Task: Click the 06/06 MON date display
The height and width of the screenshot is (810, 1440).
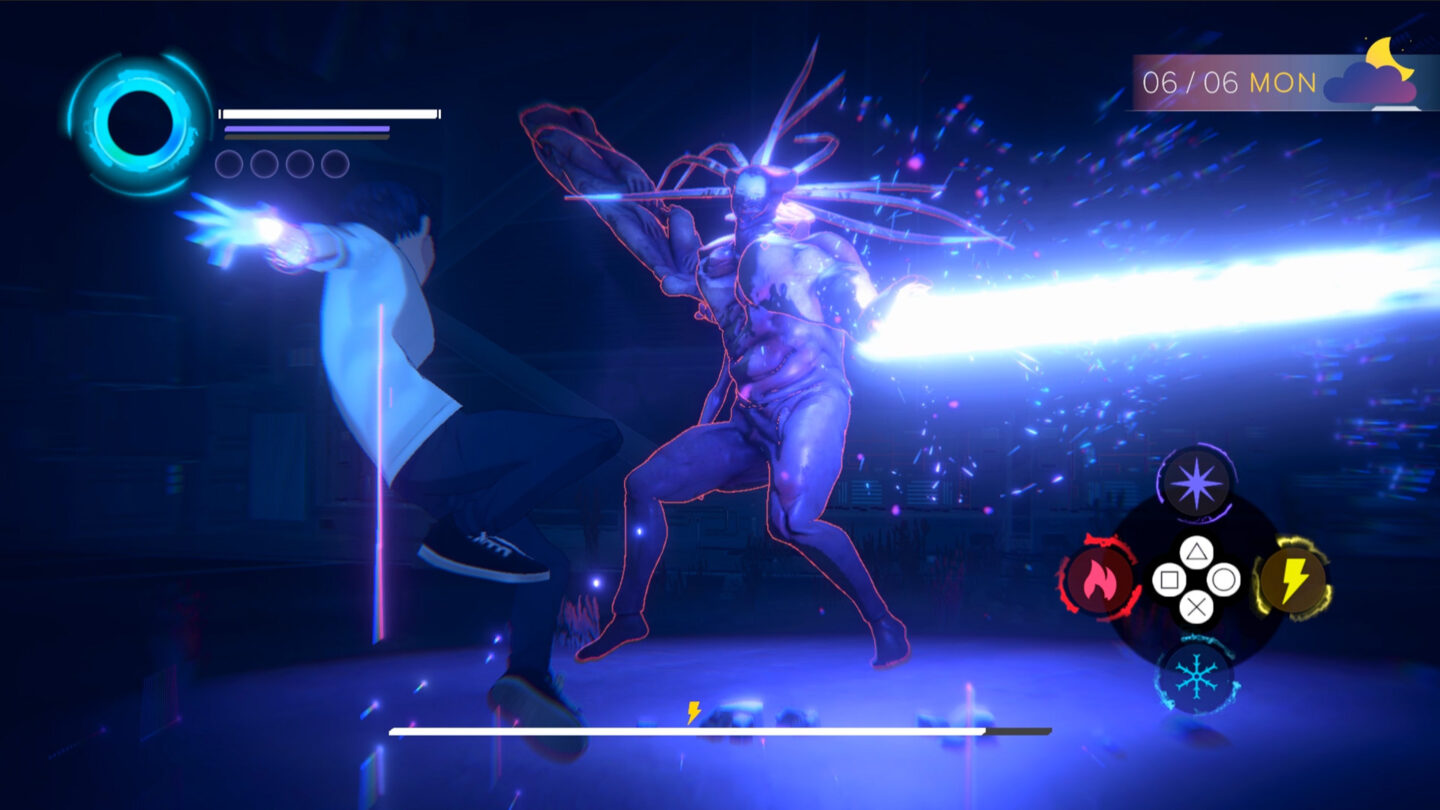Action: pos(1228,83)
